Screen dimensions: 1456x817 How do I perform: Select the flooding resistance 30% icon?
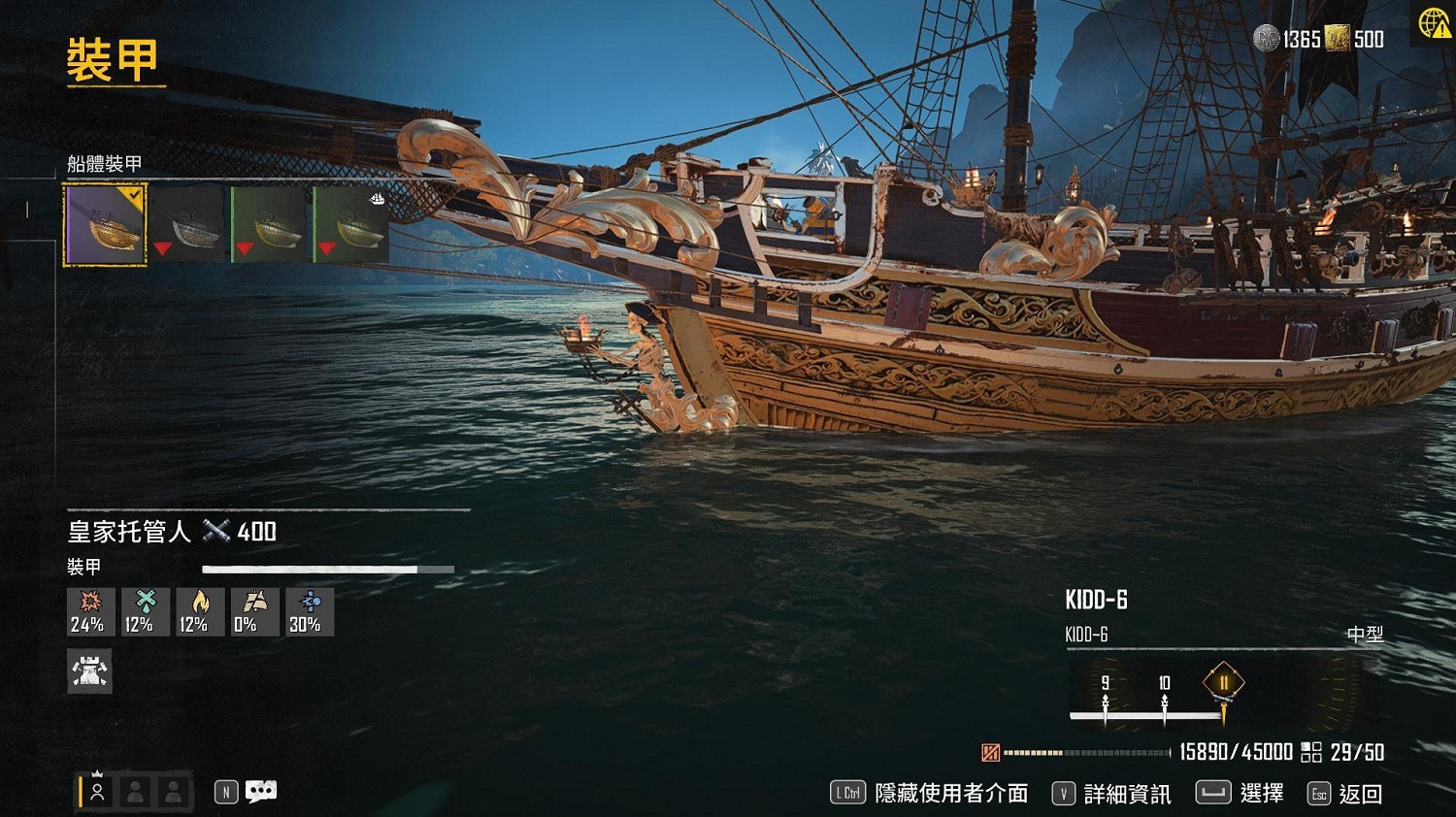point(308,611)
